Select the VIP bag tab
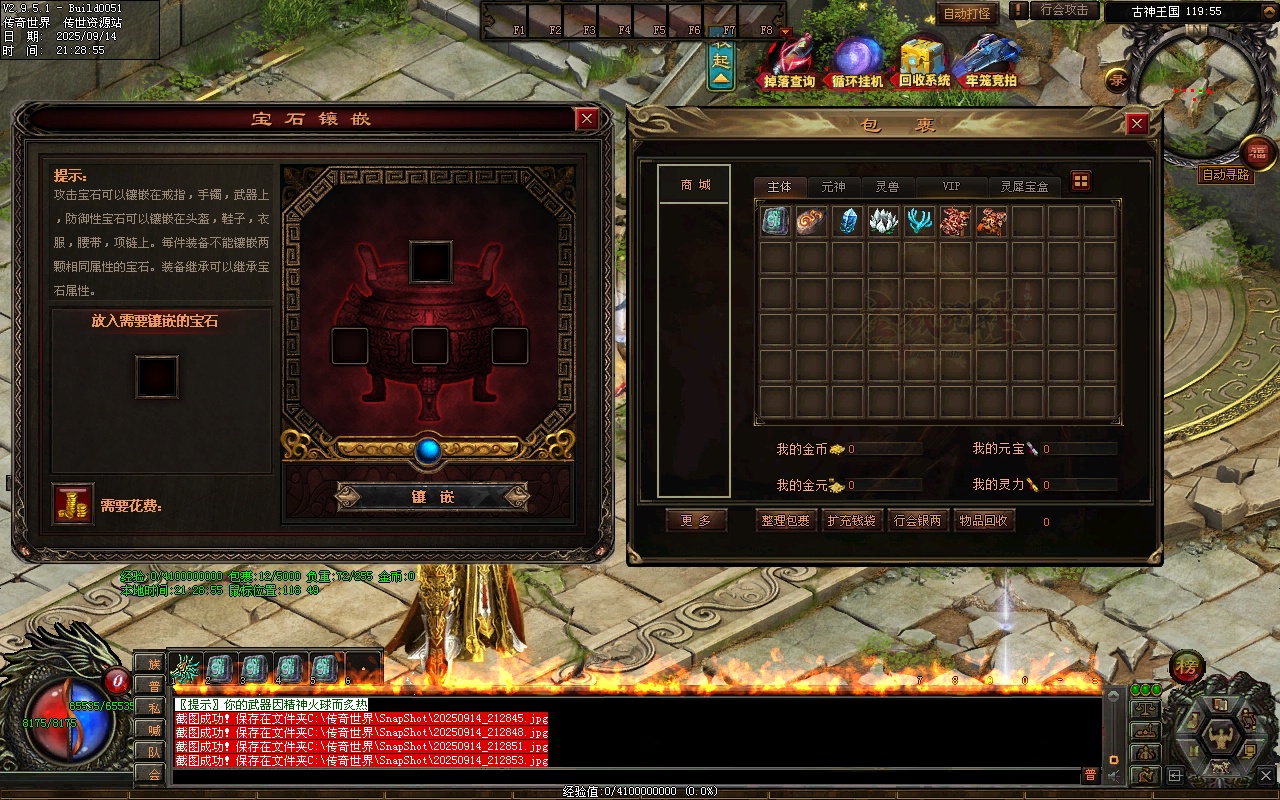Viewport: 1280px width, 800px height. tap(951, 187)
